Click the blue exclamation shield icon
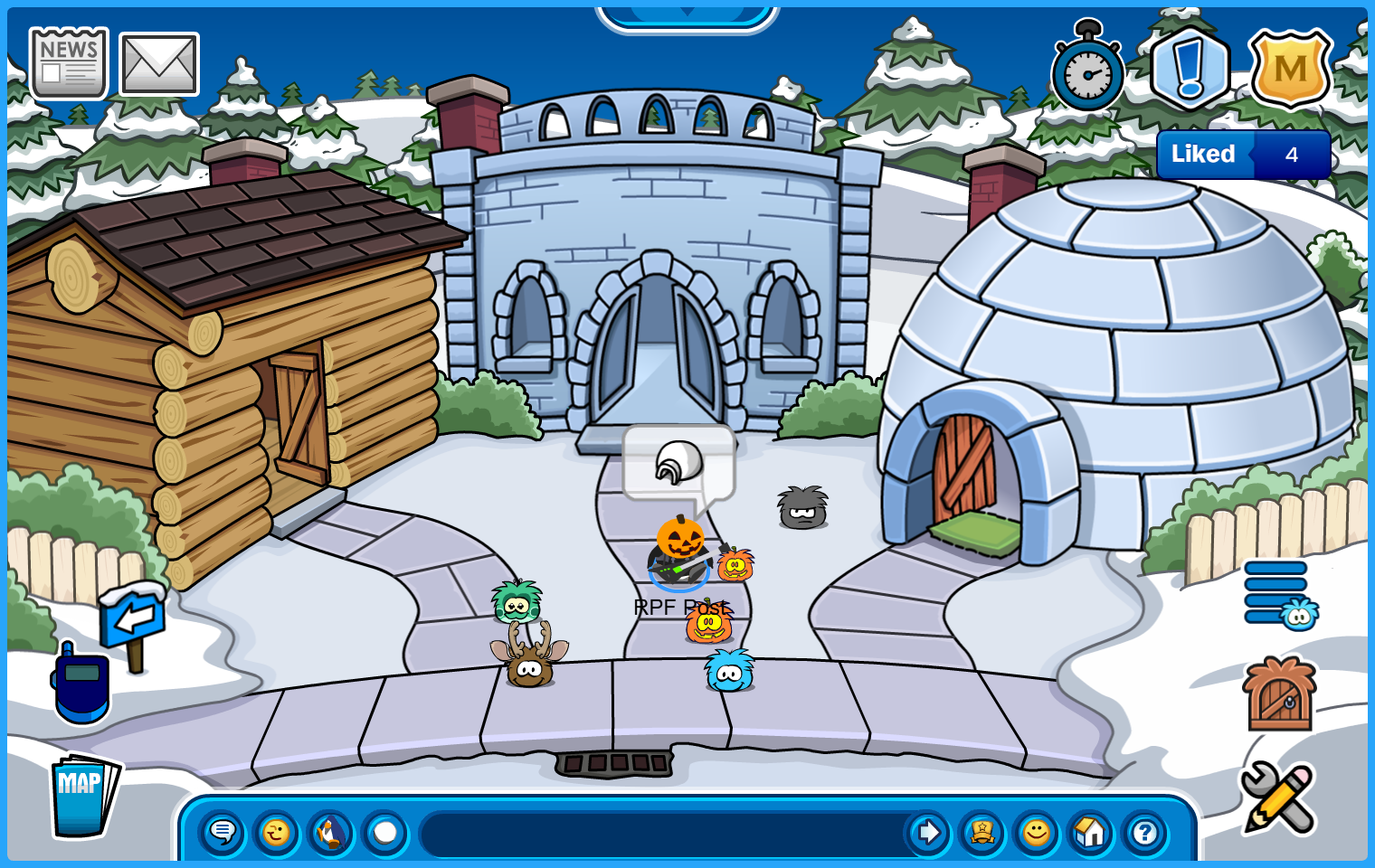Viewport: 1375px width, 868px height. (x=1190, y=69)
